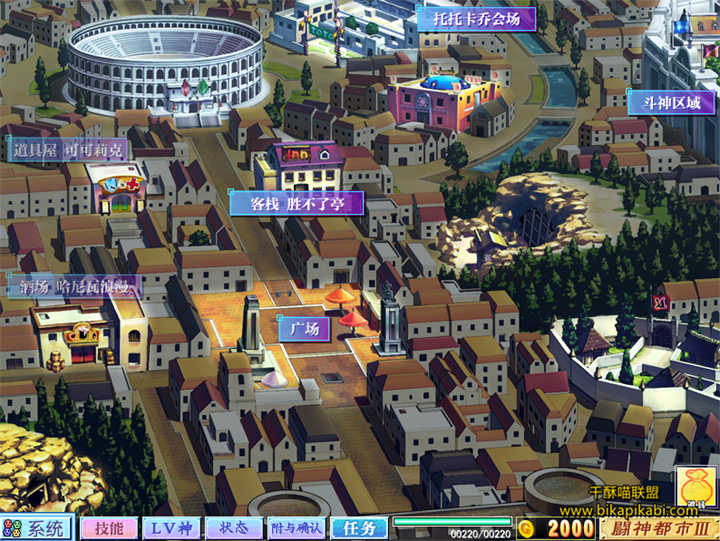
Task: Show the 状态 status screen
Action: pos(234,528)
